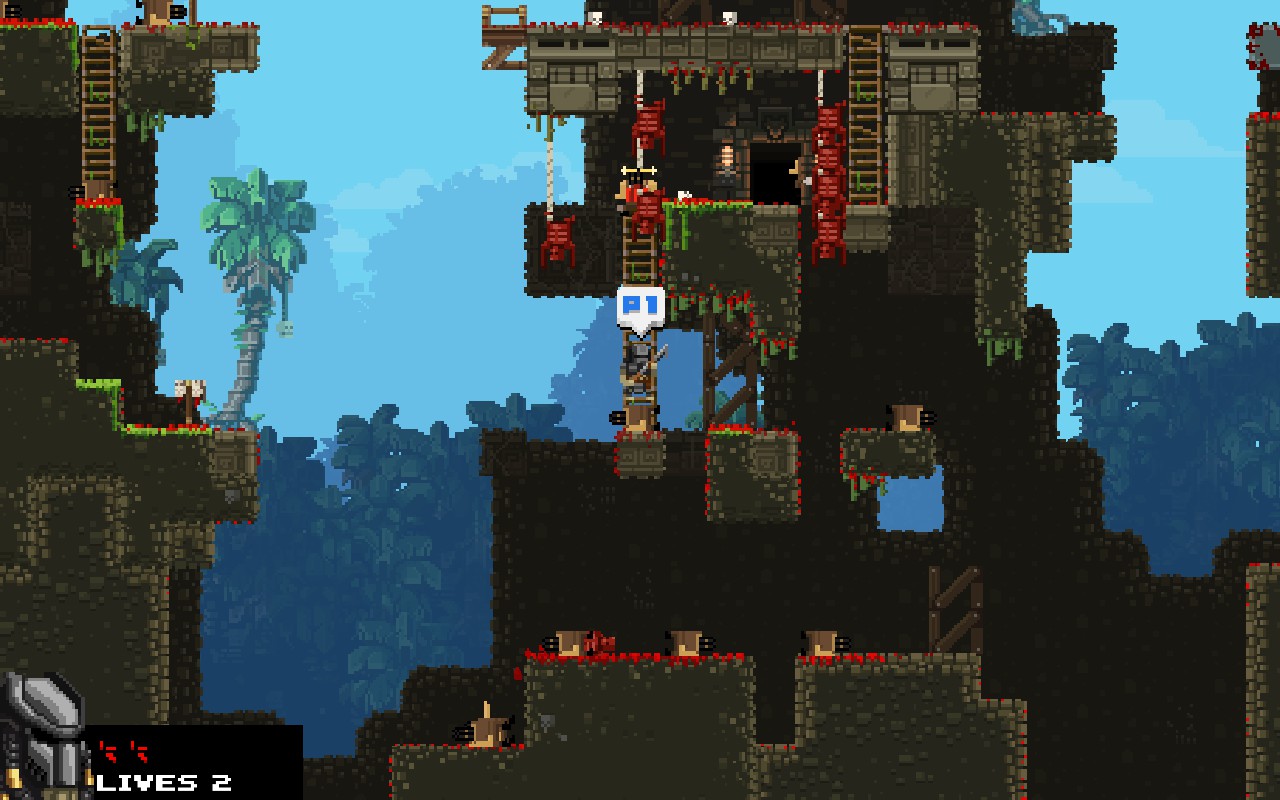The width and height of the screenshot is (1280, 800).
Task: Click the skull resting on the top wooden beam
Action: [595, 16]
